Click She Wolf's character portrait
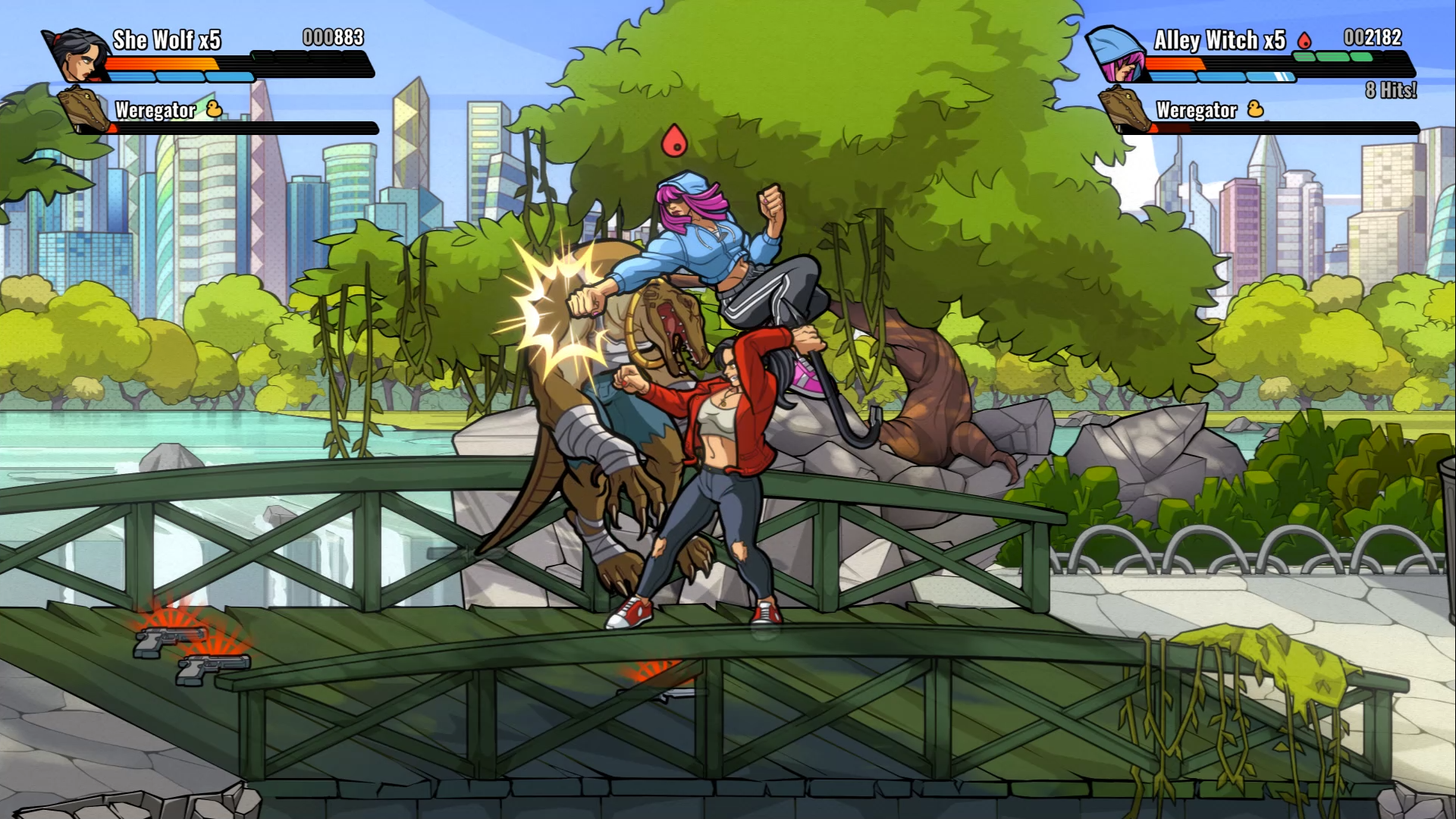This screenshot has height=819, width=1456. pyautogui.click(x=78, y=55)
